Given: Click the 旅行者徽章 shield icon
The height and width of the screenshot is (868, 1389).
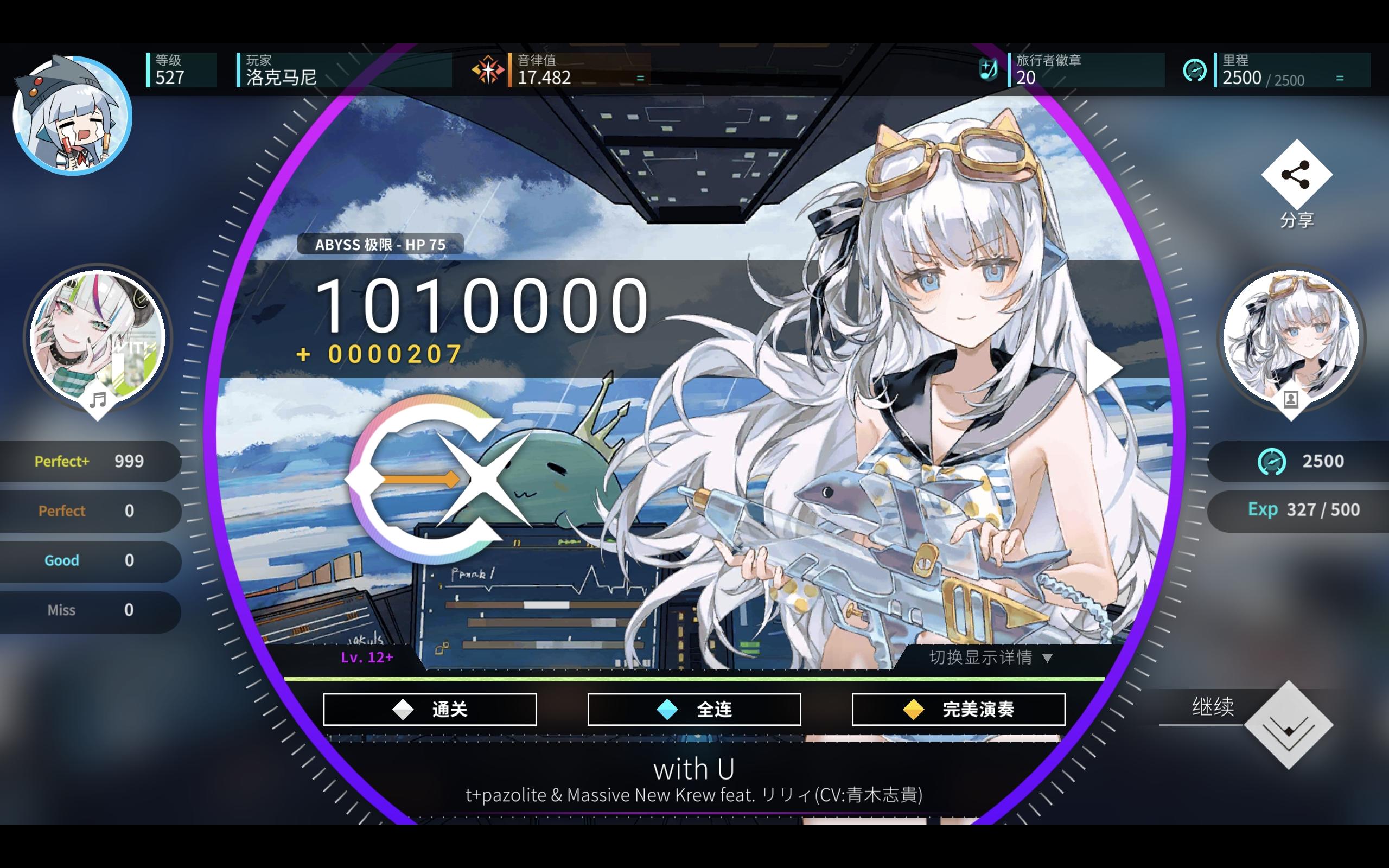Looking at the screenshot, I should (x=989, y=70).
